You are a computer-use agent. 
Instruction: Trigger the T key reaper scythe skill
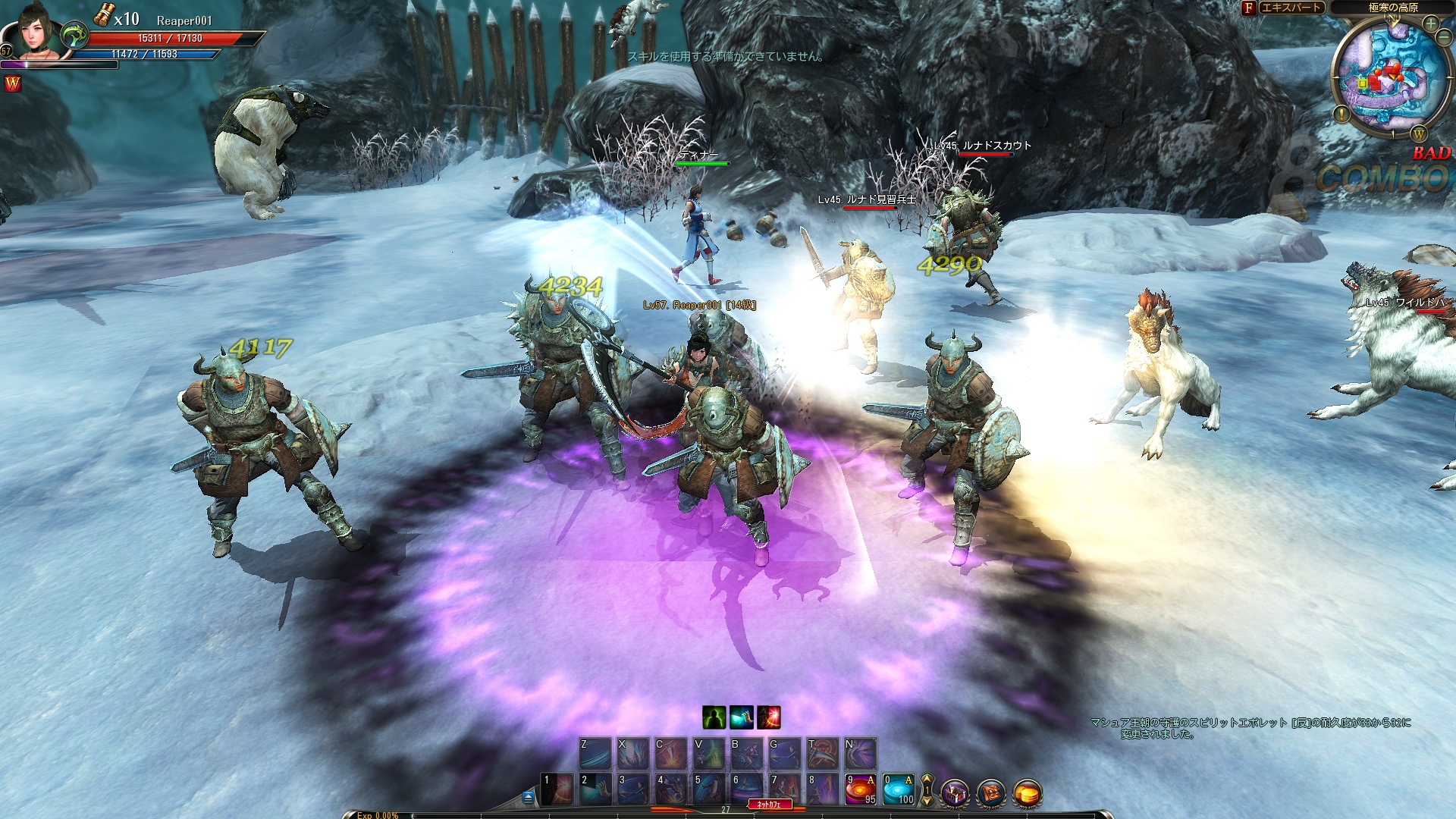[823, 753]
